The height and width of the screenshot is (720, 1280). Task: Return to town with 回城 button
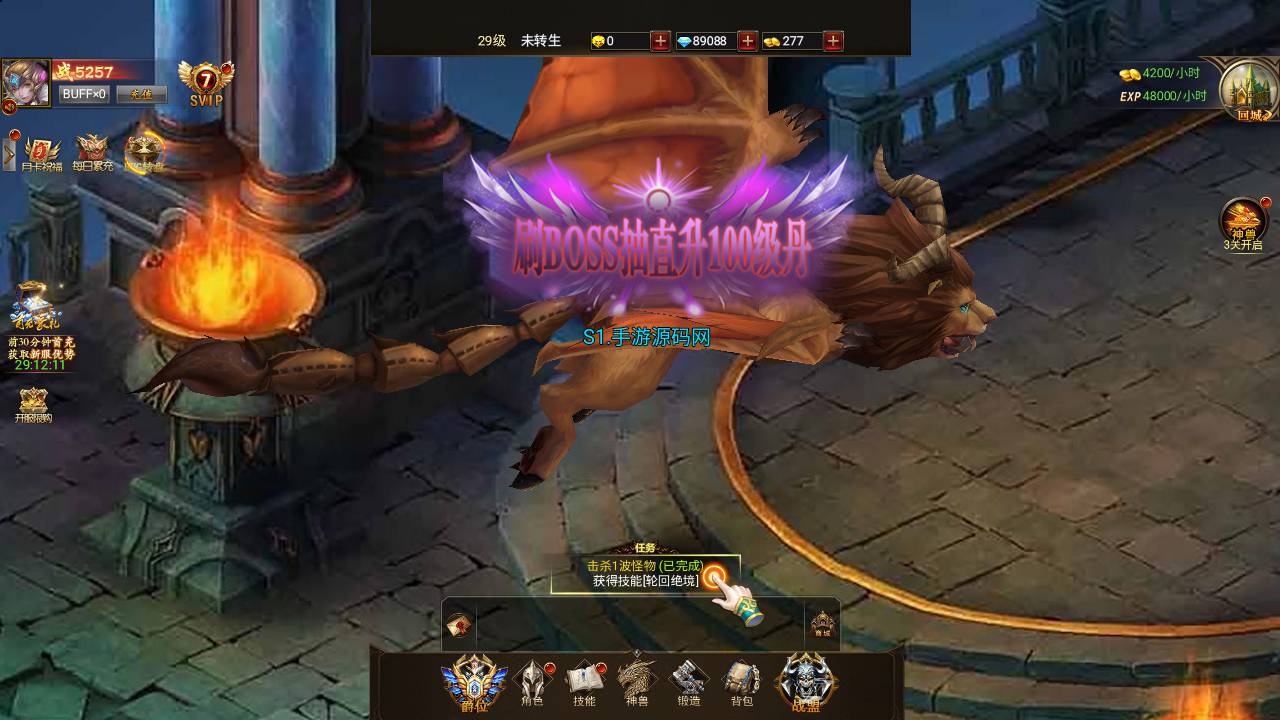[x=1245, y=88]
